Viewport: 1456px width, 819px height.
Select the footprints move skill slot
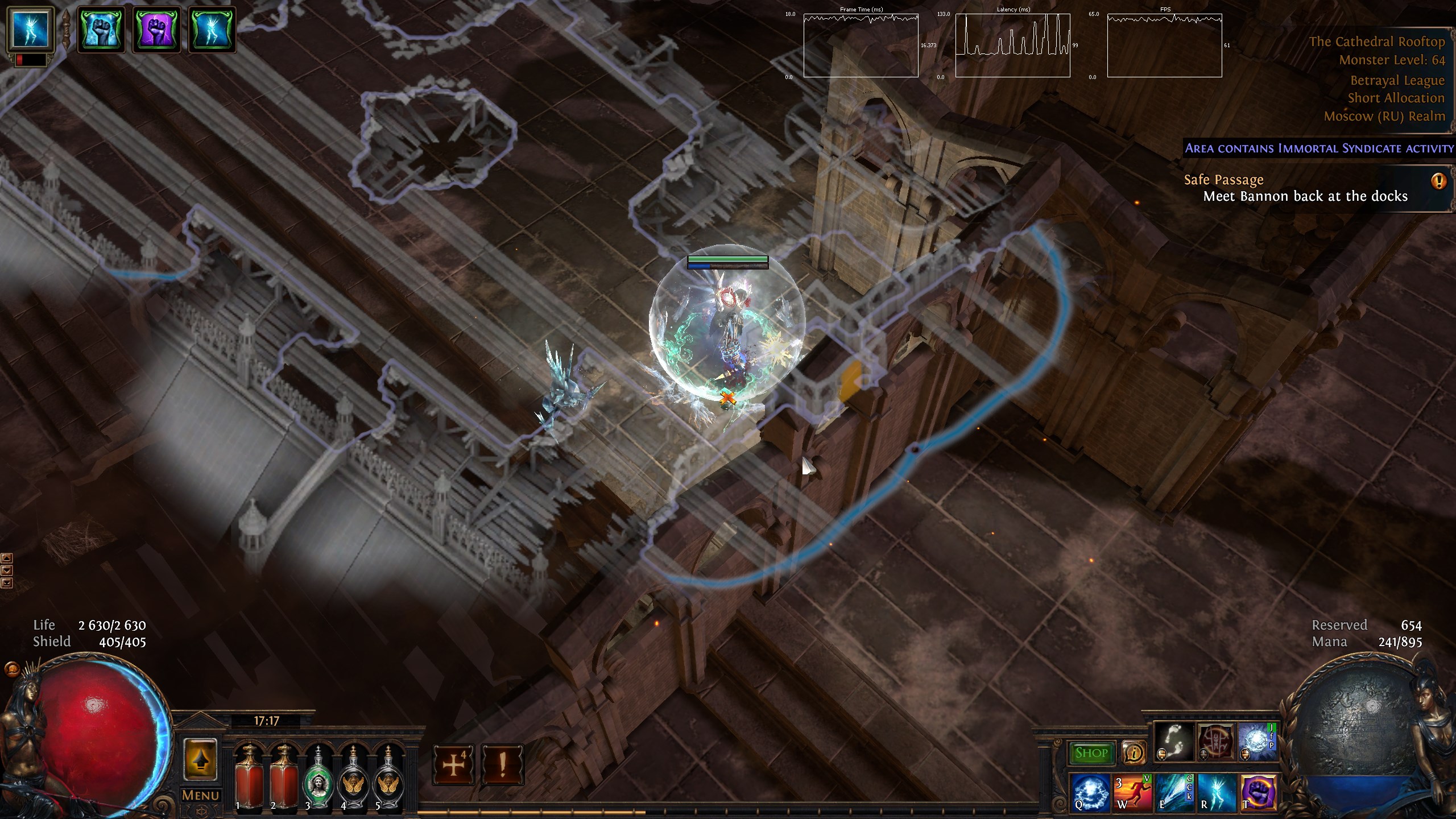[x=1173, y=742]
